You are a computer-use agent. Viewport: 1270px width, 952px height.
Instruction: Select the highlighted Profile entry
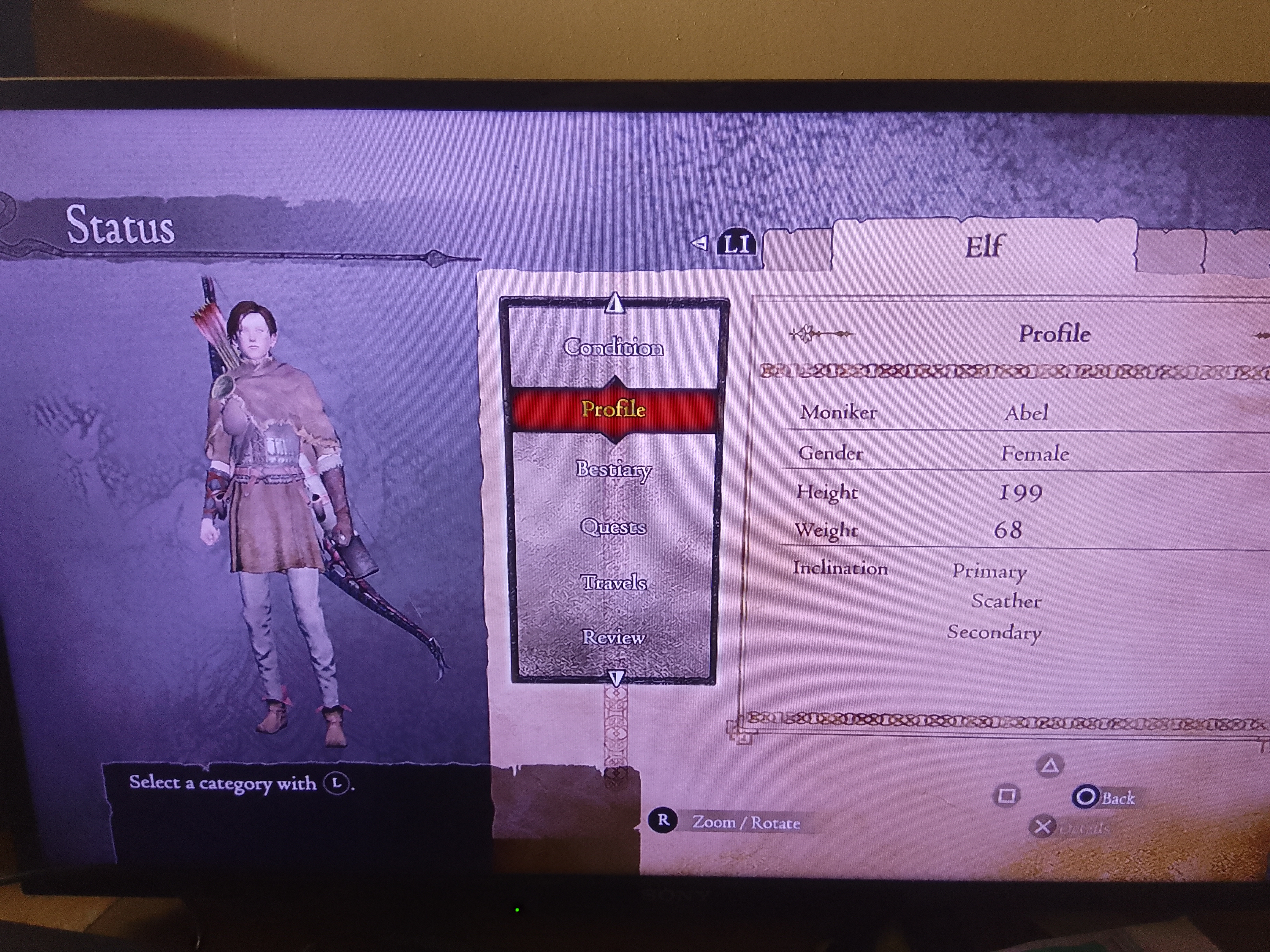(613, 409)
